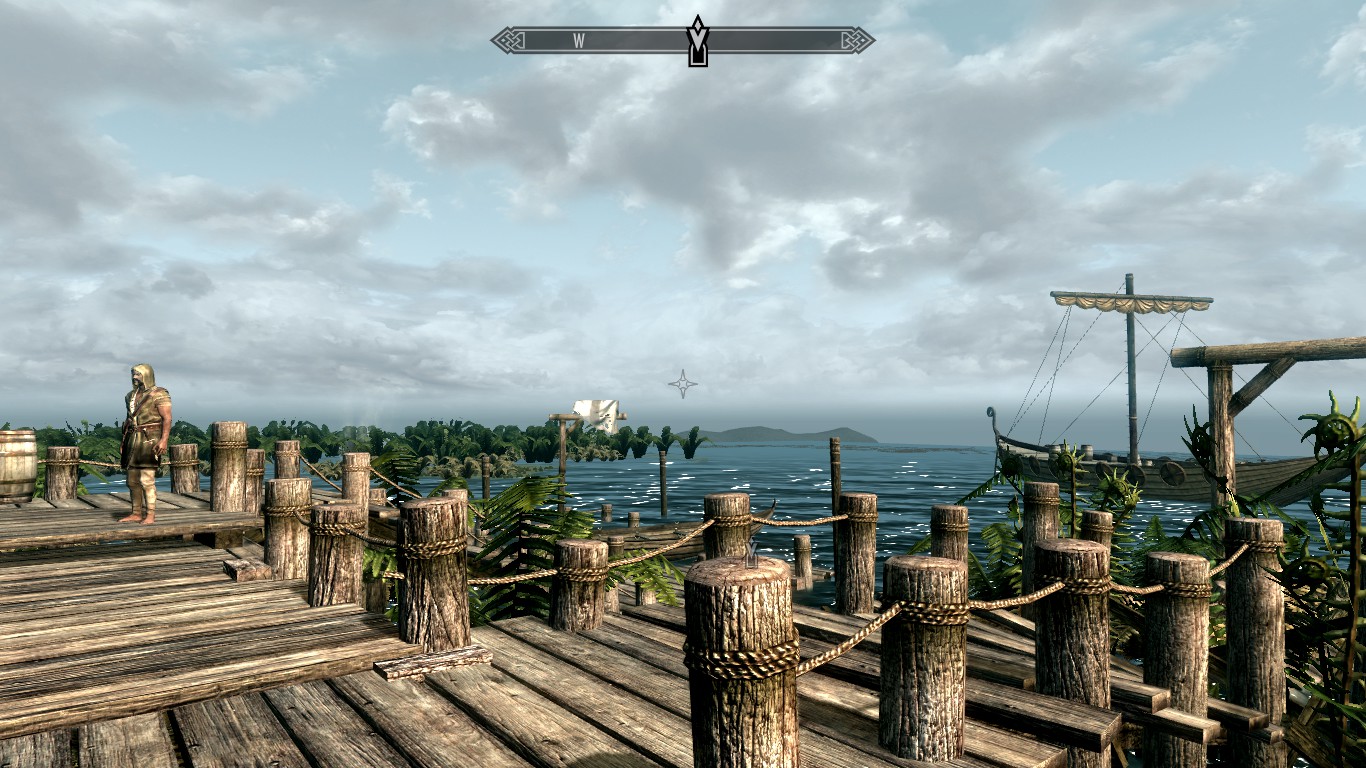The height and width of the screenshot is (768, 1366).
Task: Select the West letter on the compass bar
Action: click(x=578, y=41)
